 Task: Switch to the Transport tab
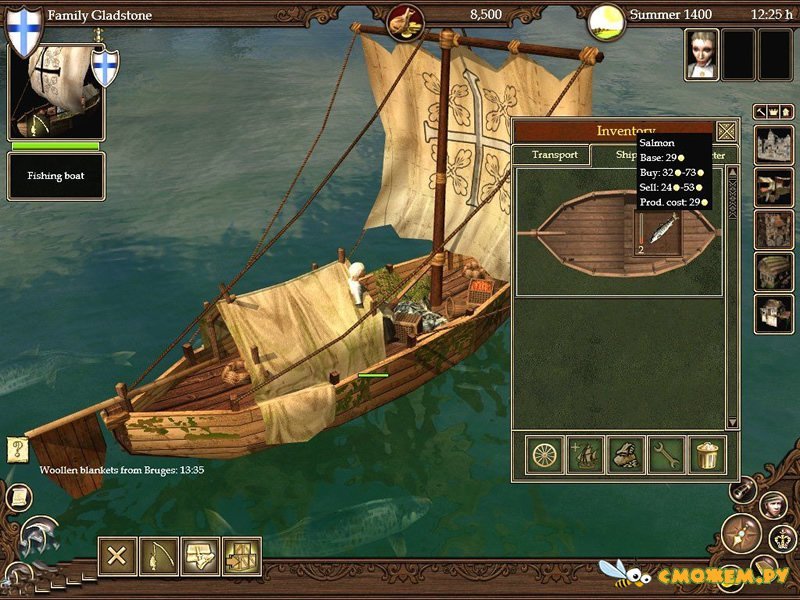coord(554,155)
